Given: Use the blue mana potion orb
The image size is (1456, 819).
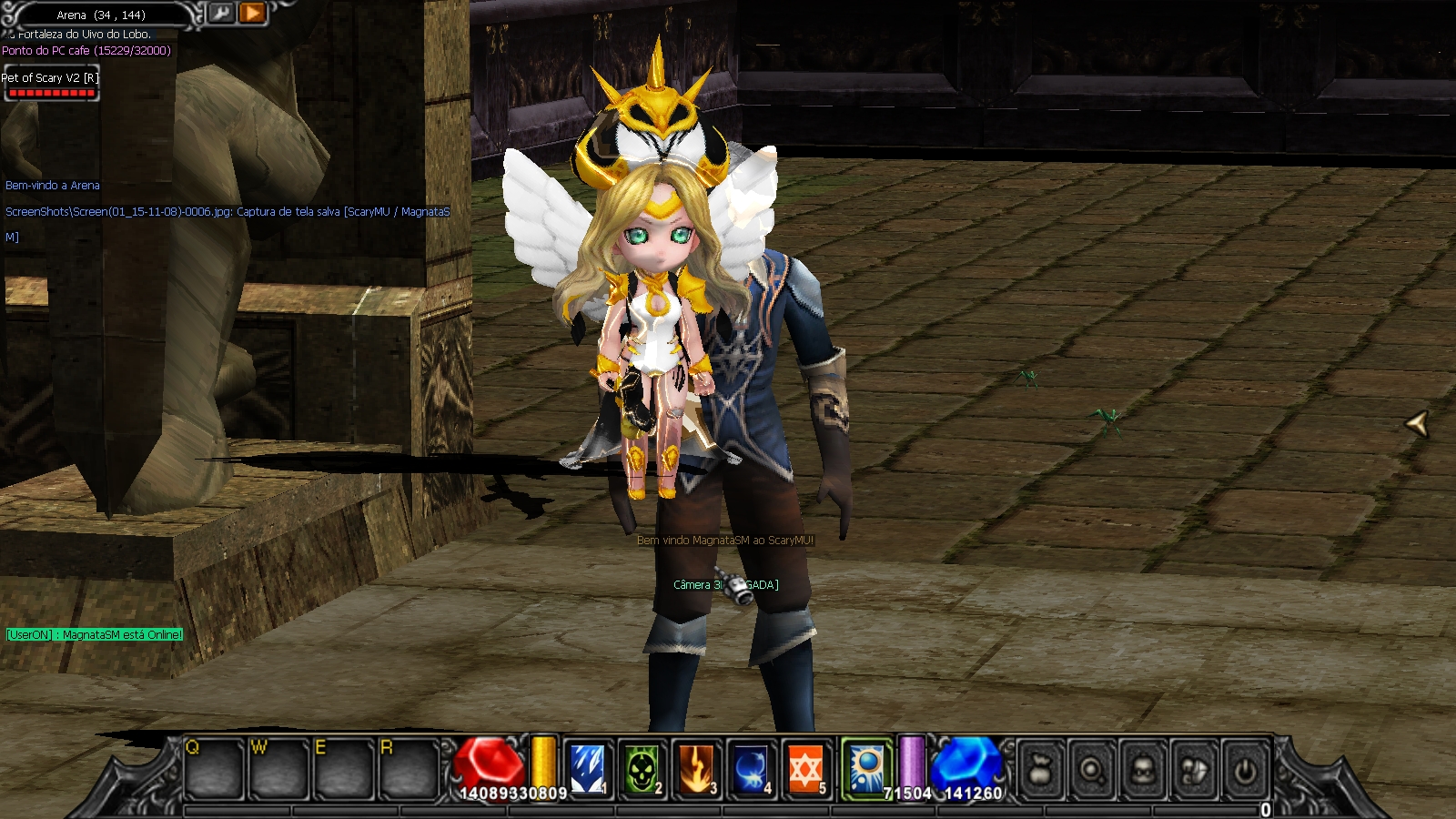Looking at the screenshot, I should pyautogui.click(x=966, y=763).
